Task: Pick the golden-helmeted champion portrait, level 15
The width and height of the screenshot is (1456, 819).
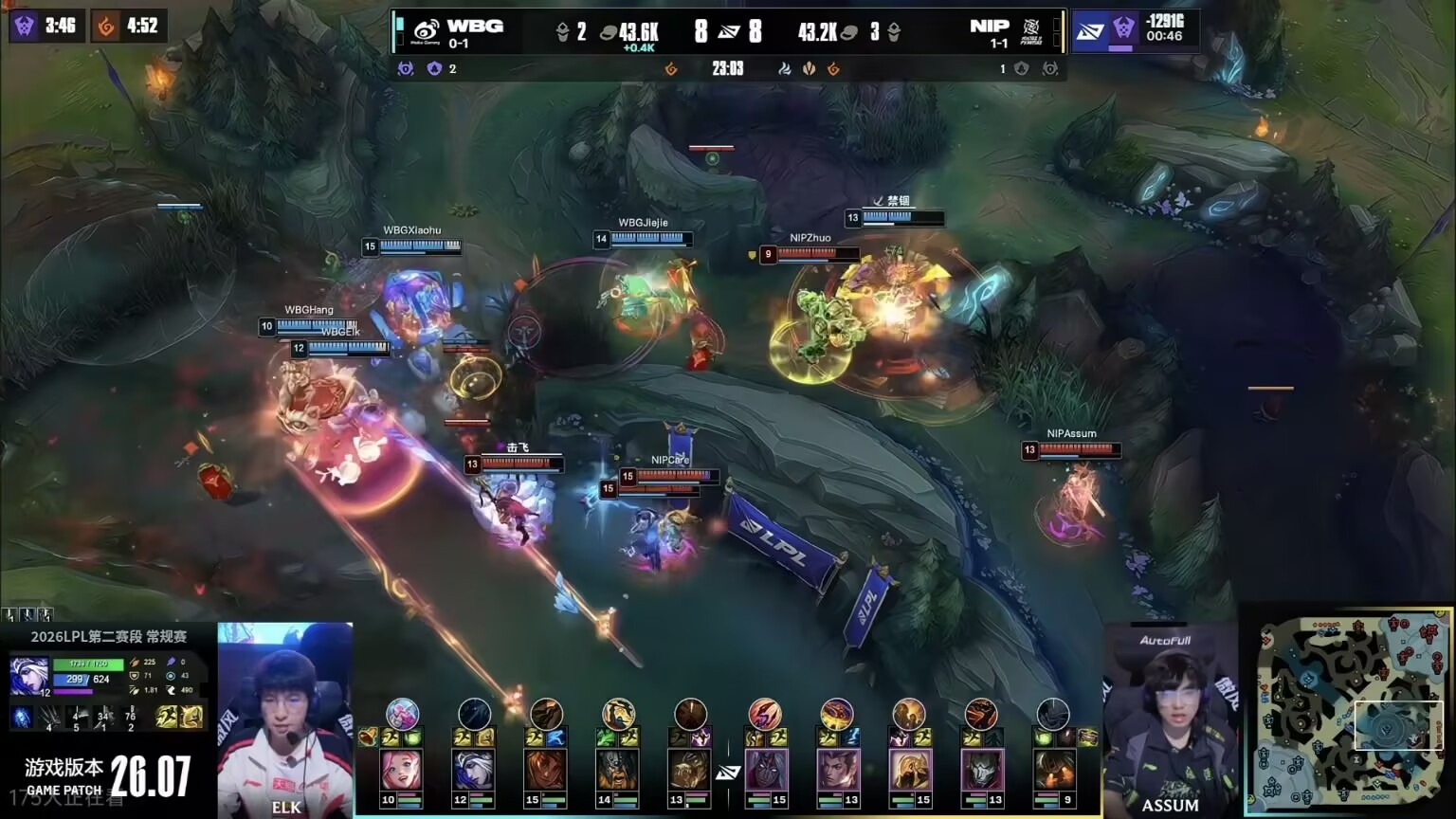Action: (909, 771)
